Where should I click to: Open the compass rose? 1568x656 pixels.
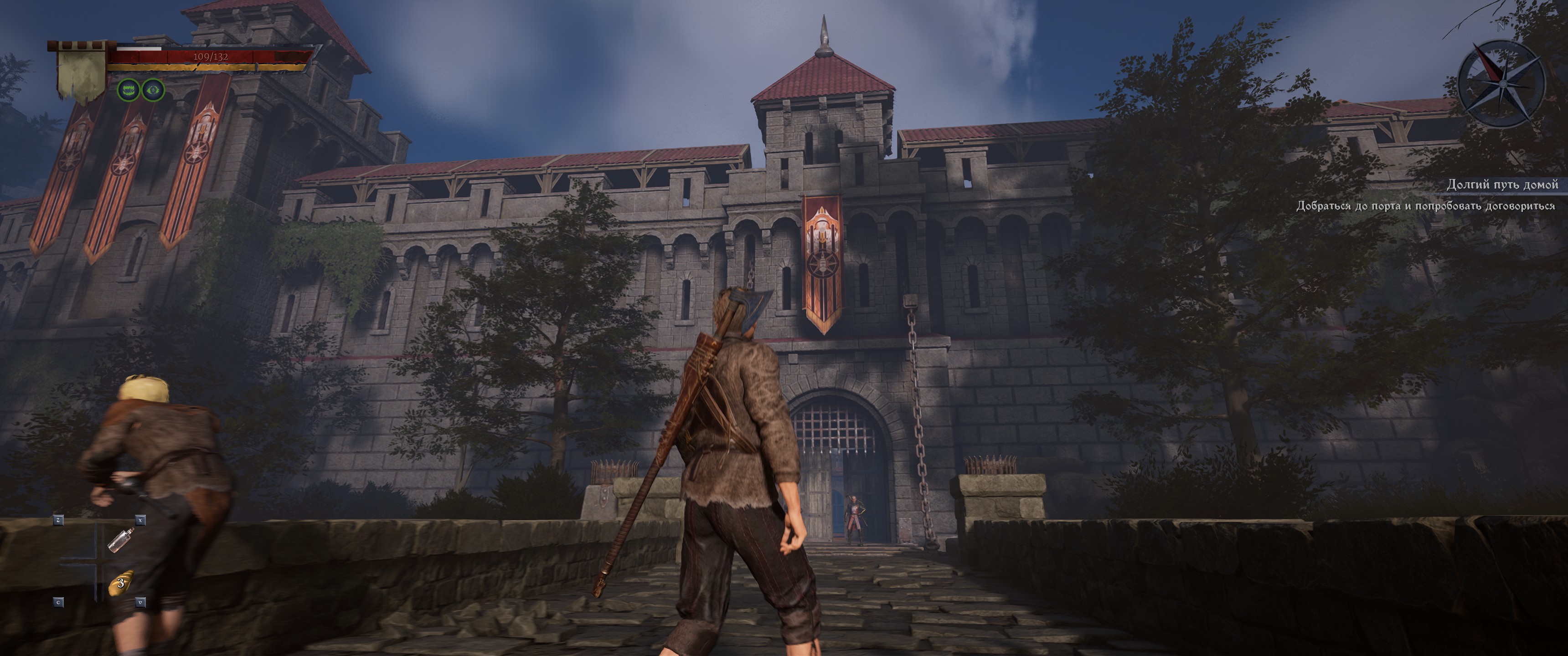pyautogui.click(x=1501, y=83)
